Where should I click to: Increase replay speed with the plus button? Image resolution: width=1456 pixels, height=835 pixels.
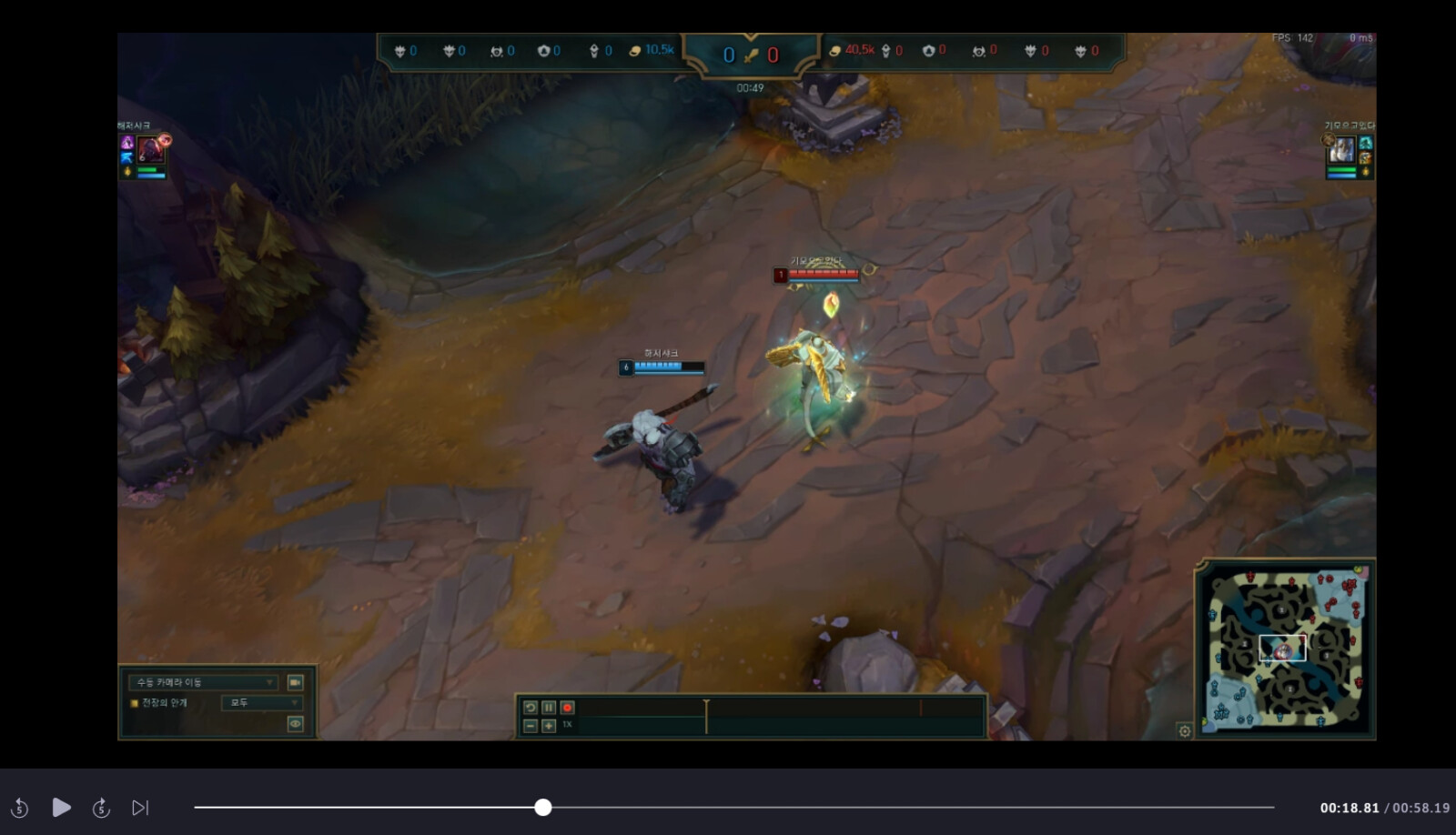pyautogui.click(x=549, y=726)
